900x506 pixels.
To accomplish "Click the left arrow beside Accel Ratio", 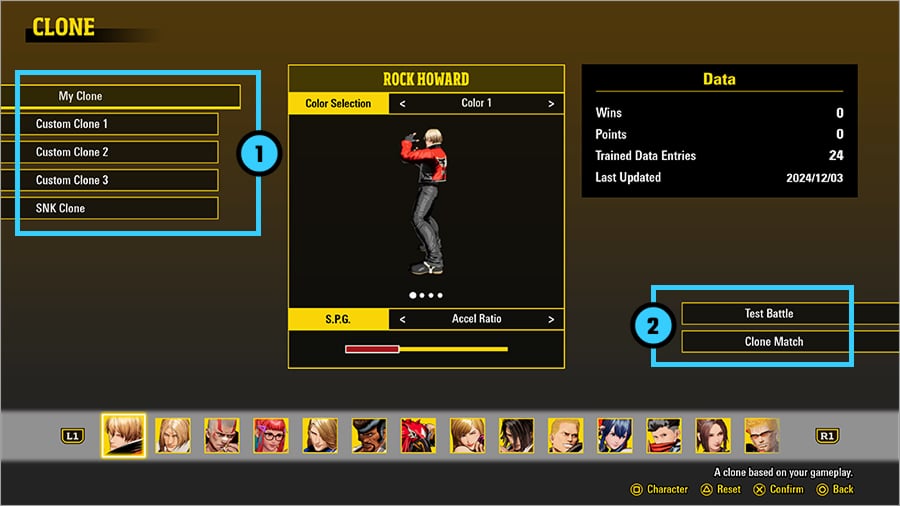I will pyautogui.click(x=402, y=319).
